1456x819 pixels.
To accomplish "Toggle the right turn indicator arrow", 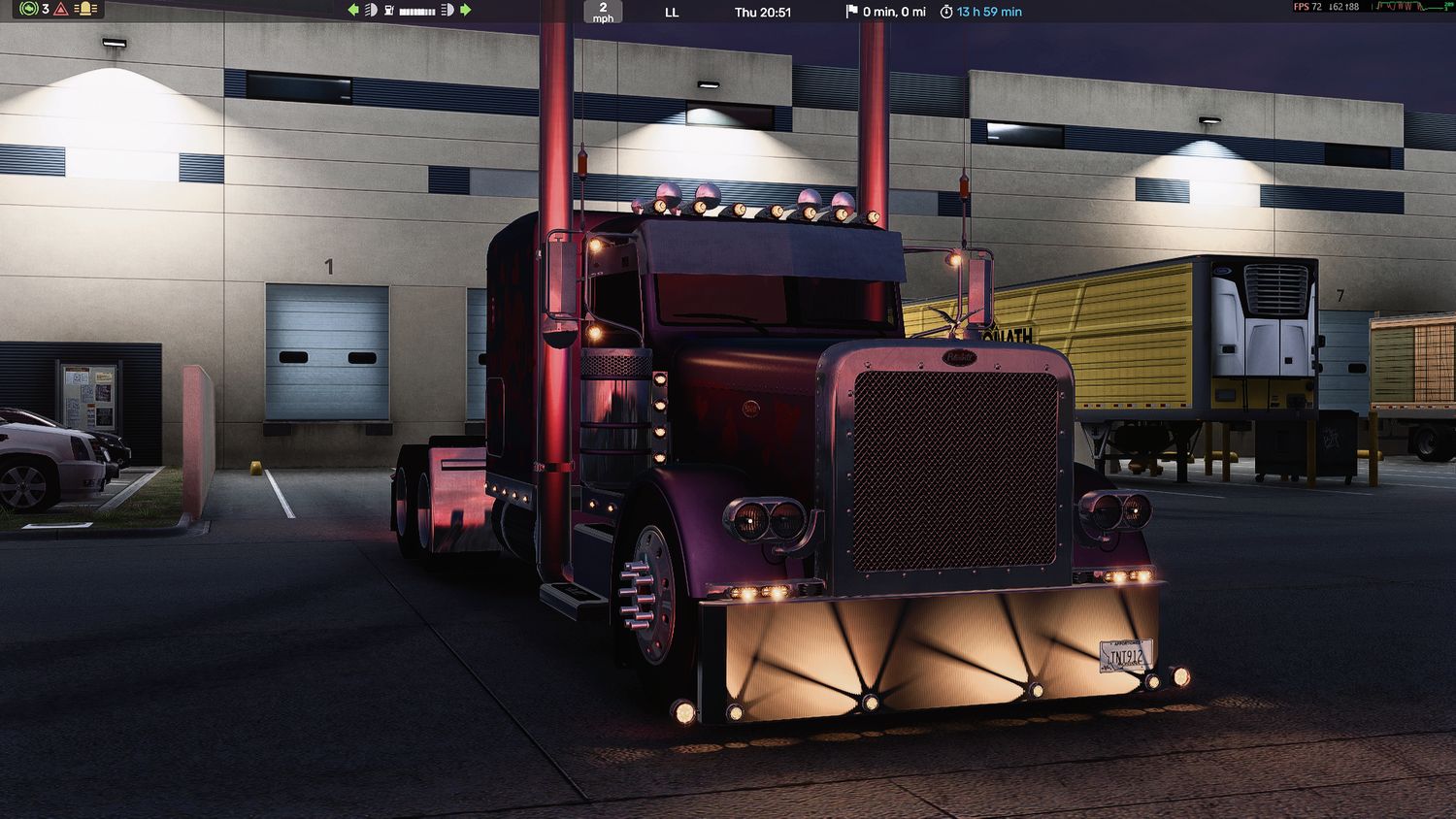I will tap(465, 9).
